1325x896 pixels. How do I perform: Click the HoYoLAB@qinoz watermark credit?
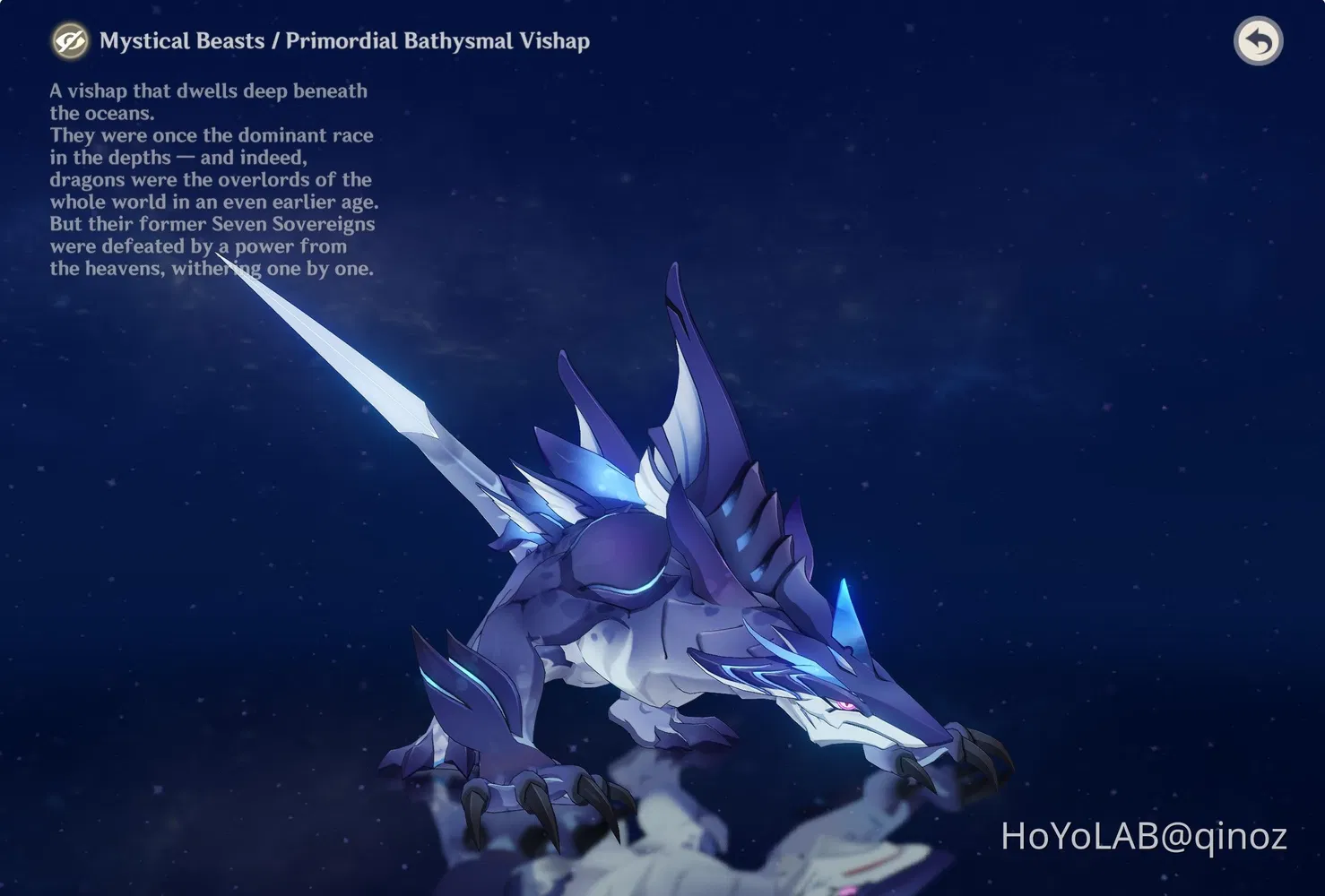(1141, 836)
